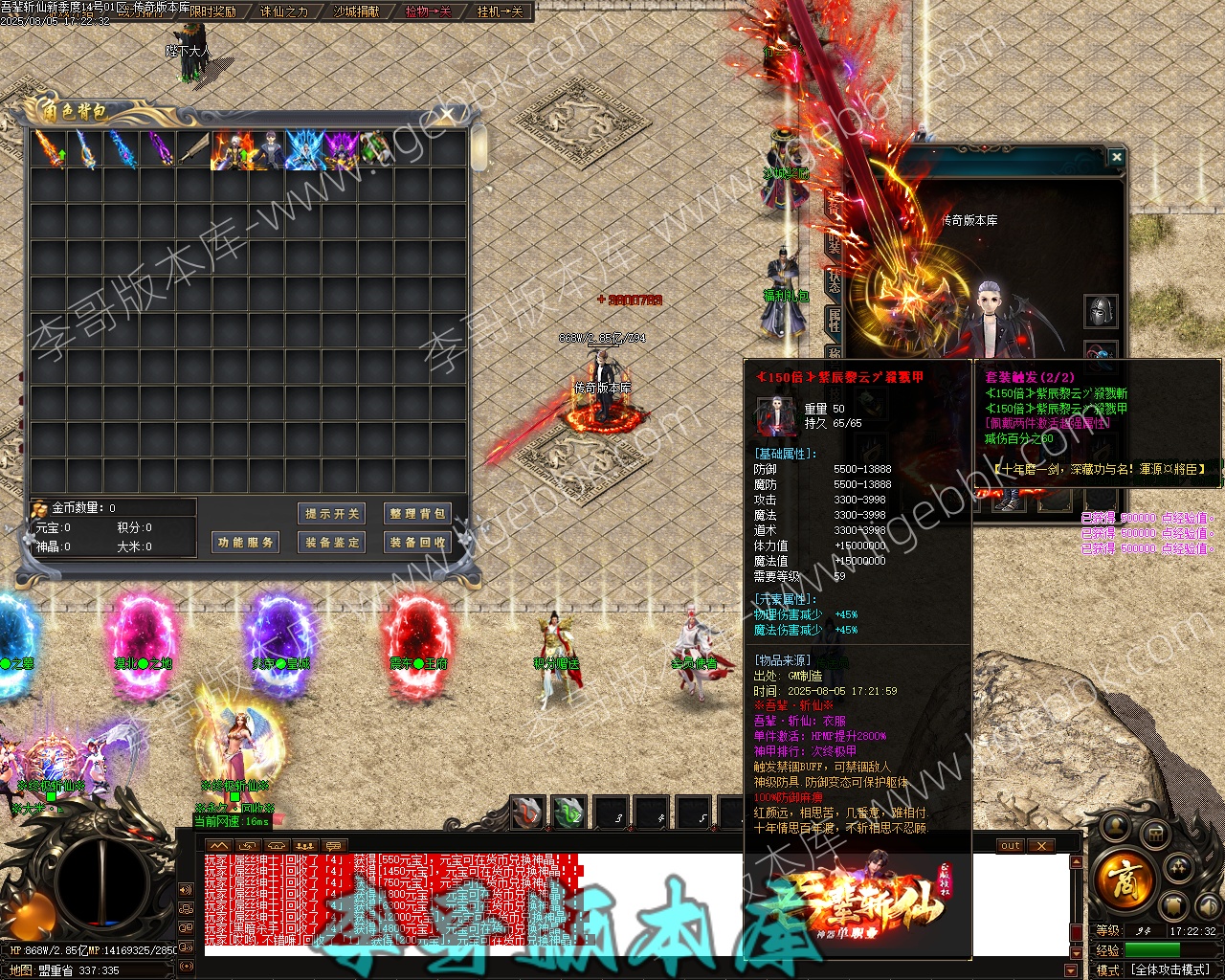Select the helmet equipment slot
This screenshot has width=1225, height=980.
[1101, 311]
